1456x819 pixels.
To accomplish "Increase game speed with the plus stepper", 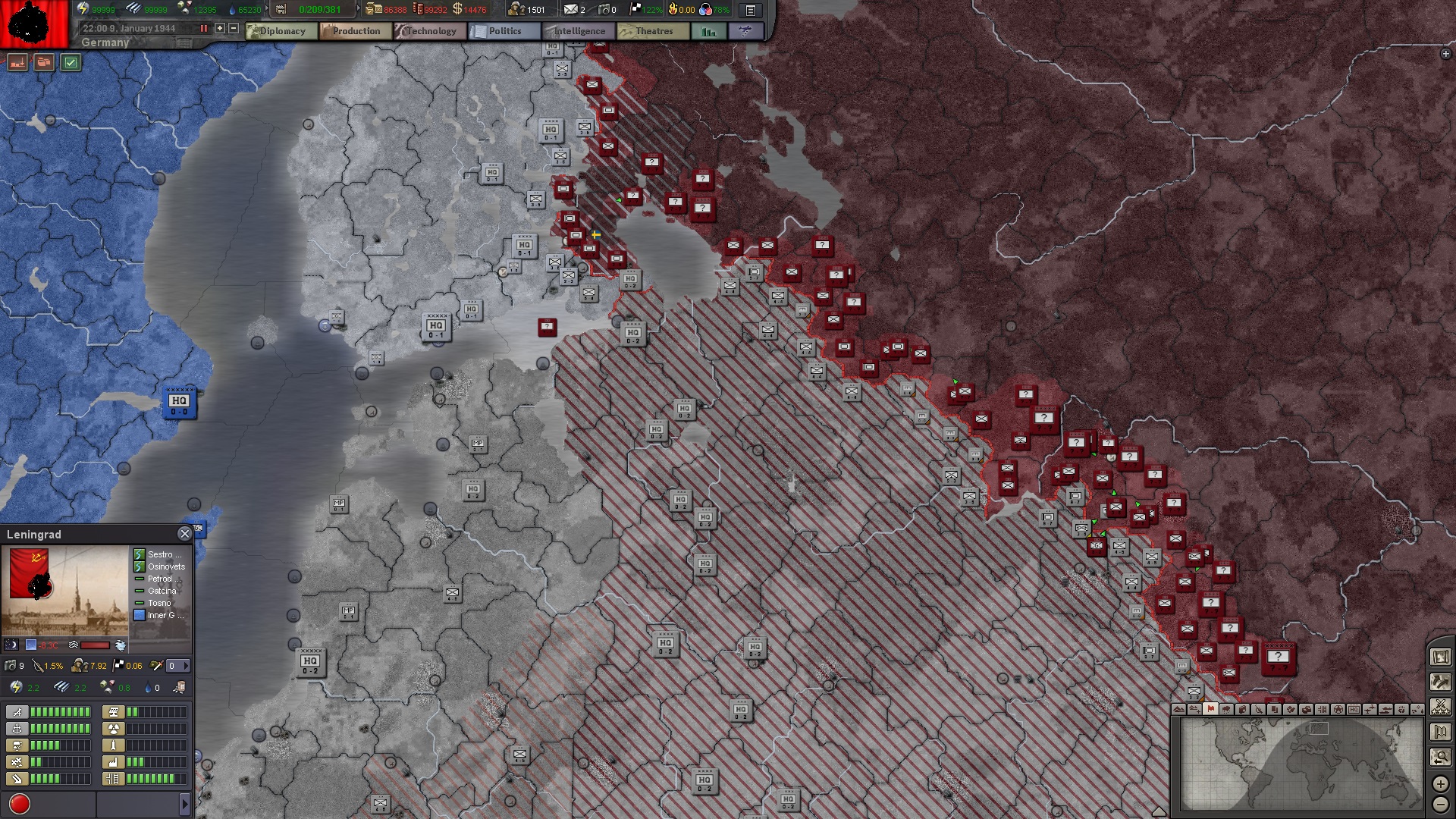I will click(x=220, y=28).
